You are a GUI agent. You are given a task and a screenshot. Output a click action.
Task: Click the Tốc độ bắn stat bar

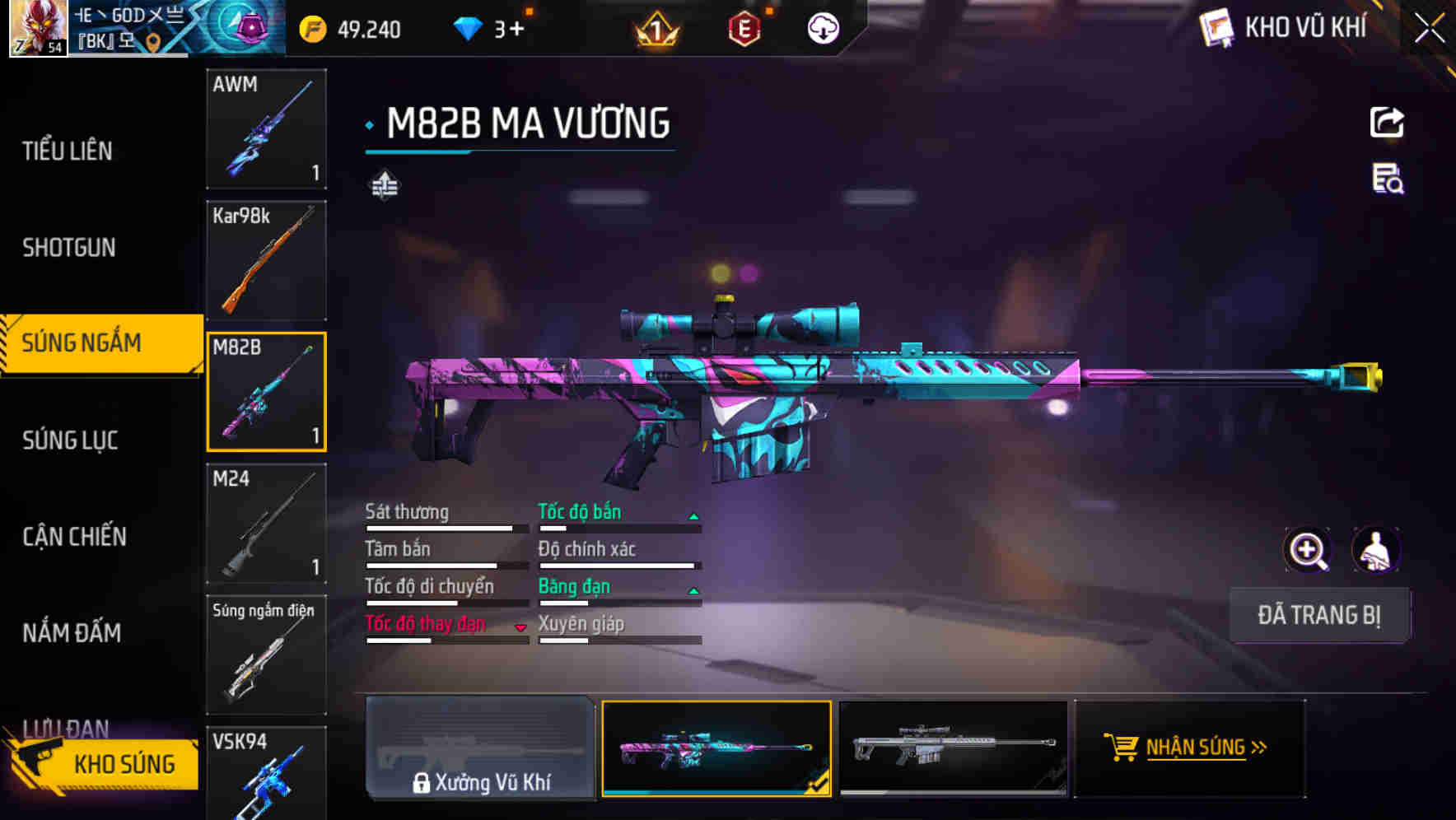618,523
